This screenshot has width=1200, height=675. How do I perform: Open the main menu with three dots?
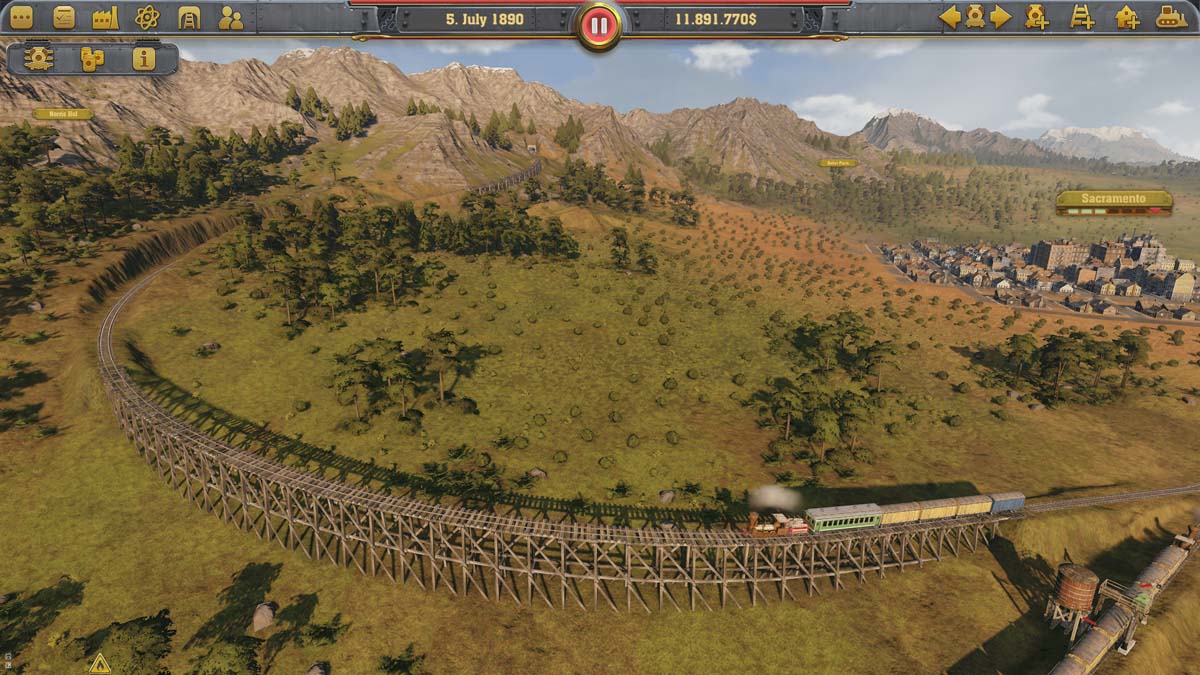21,17
